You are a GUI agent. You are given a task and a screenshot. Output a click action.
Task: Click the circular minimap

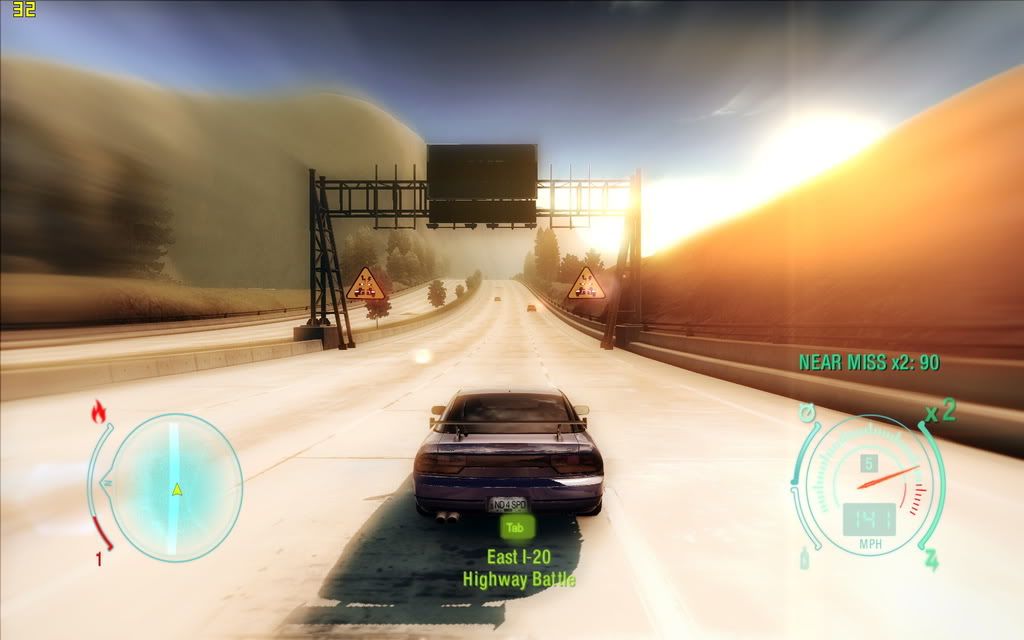(x=175, y=486)
